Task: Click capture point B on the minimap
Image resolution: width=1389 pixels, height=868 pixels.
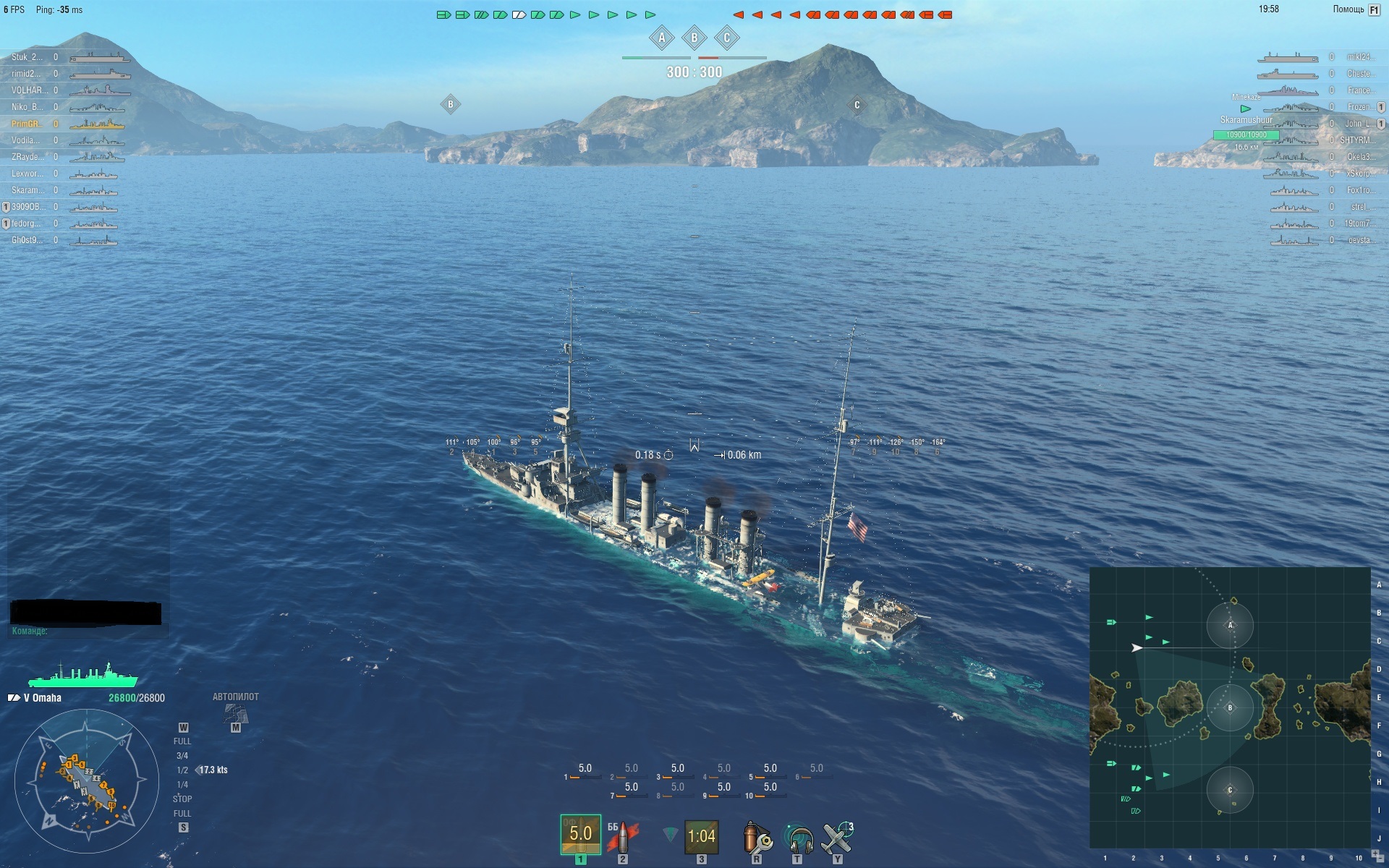Action: pos(1230,707)
